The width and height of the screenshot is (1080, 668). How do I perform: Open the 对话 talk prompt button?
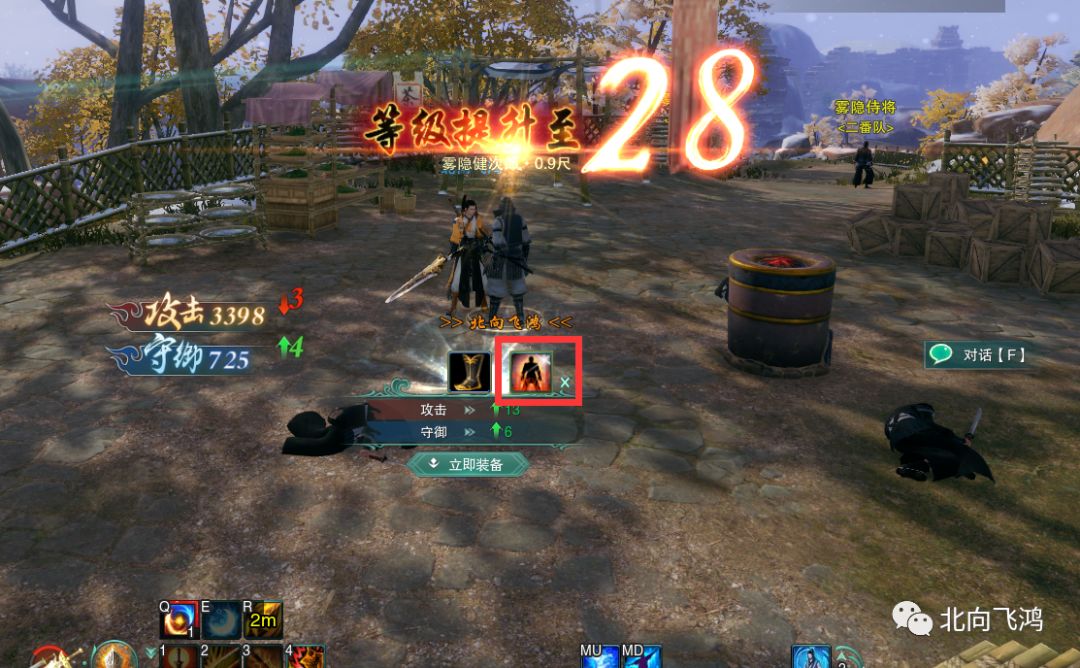[978, 354]
